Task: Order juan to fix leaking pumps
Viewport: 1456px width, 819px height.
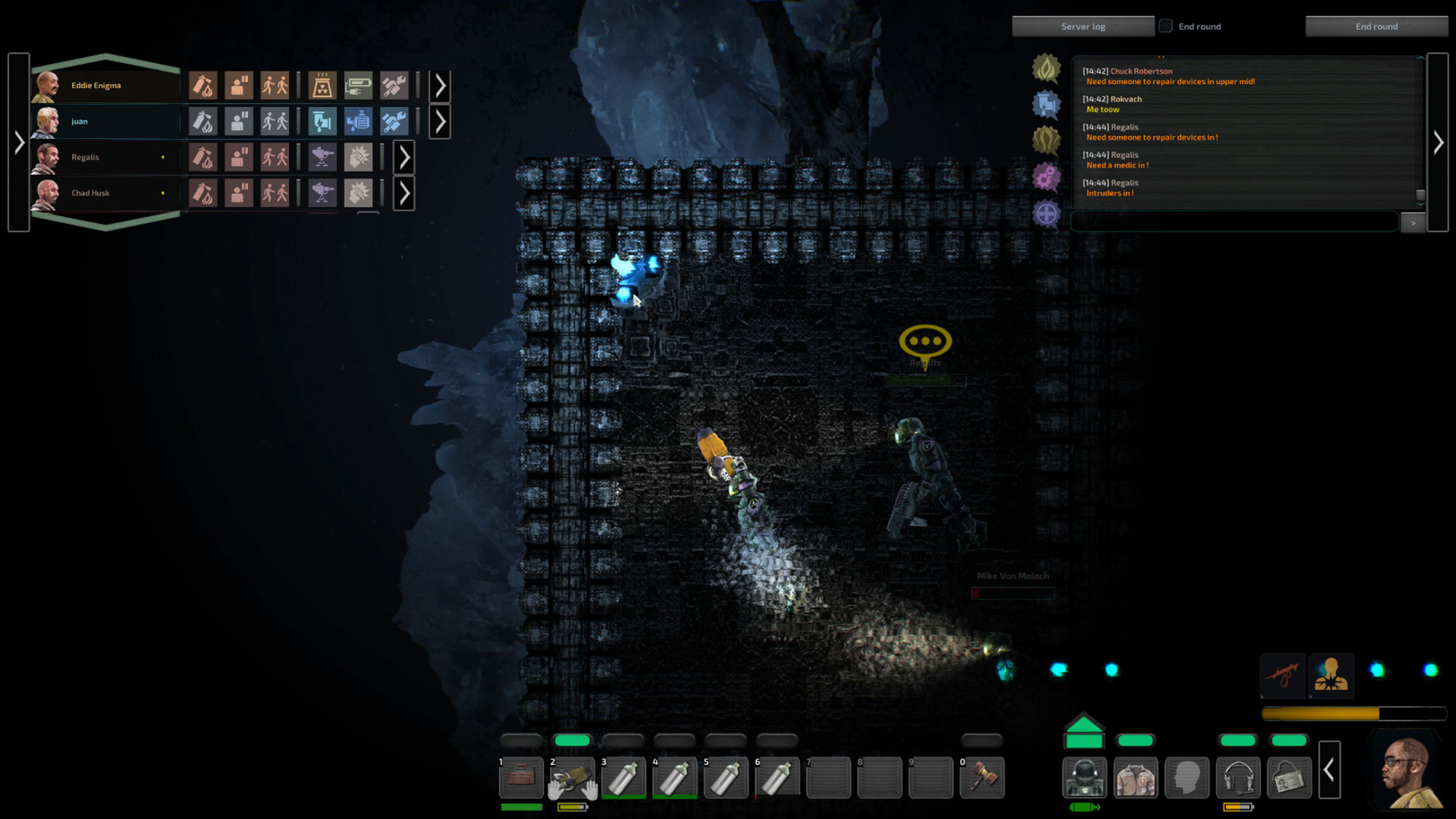Action: click(358, 121)
